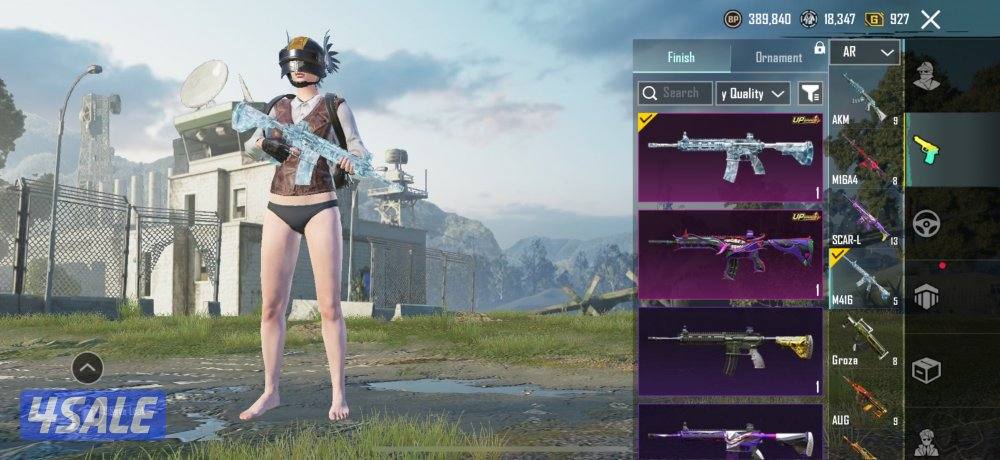Switch to the Ornament tab
Screen dimensions: 1000x460
(x=778, y=57)
